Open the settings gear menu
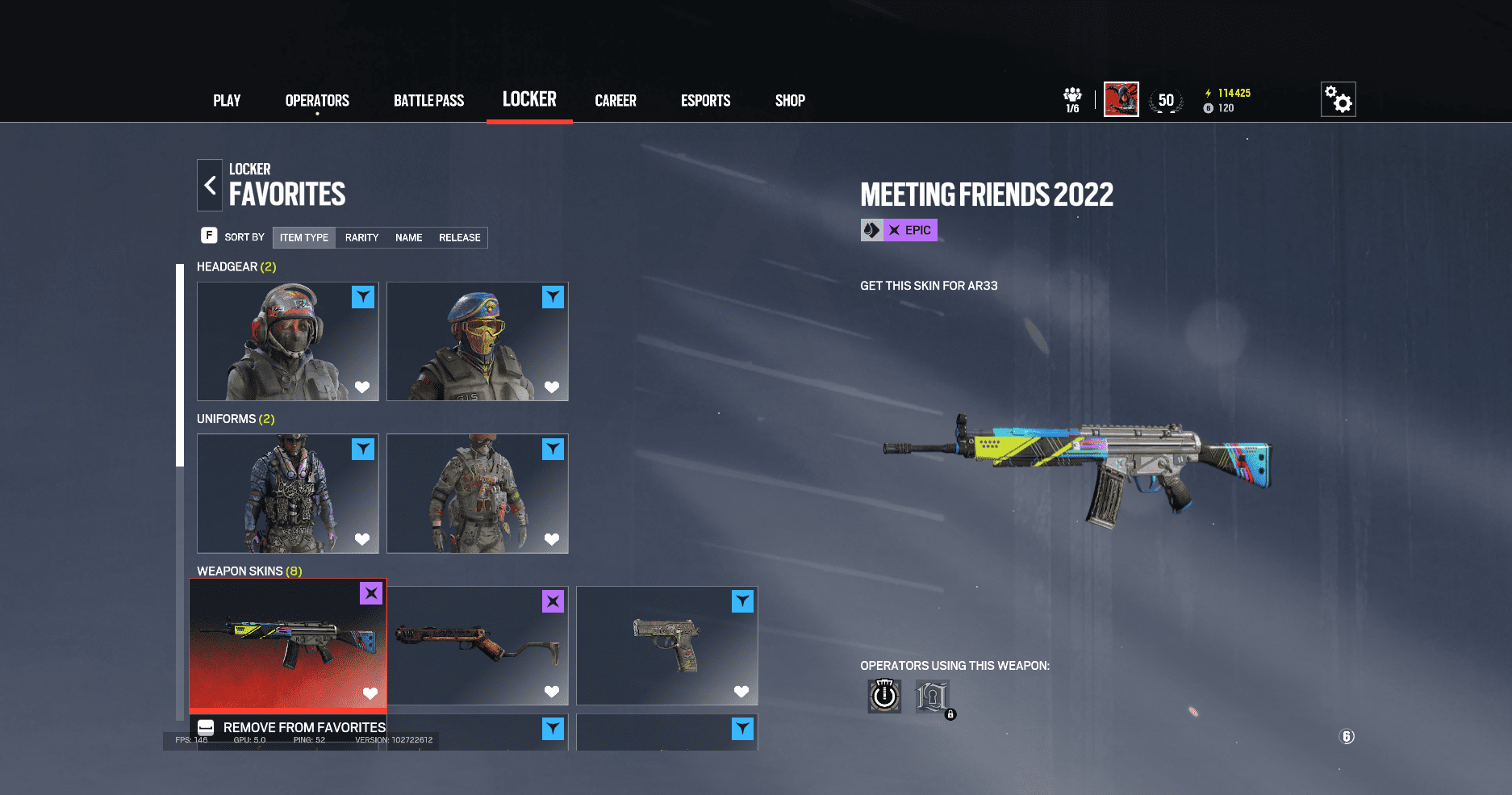Viewport: 1512px width, 795px height. [1338, 99]
